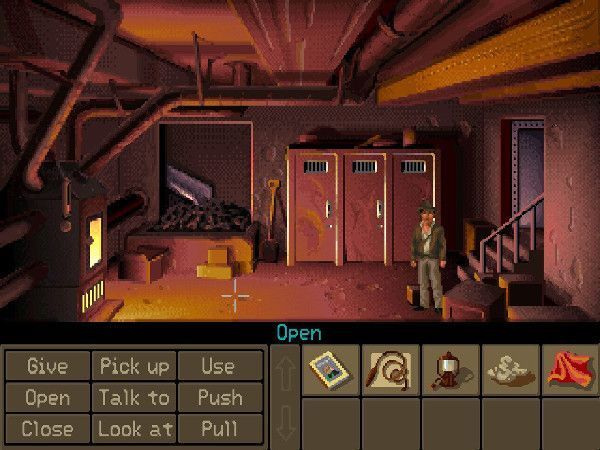Click the inventory down arrow
The image size is (600, 450).
(284, 421)
